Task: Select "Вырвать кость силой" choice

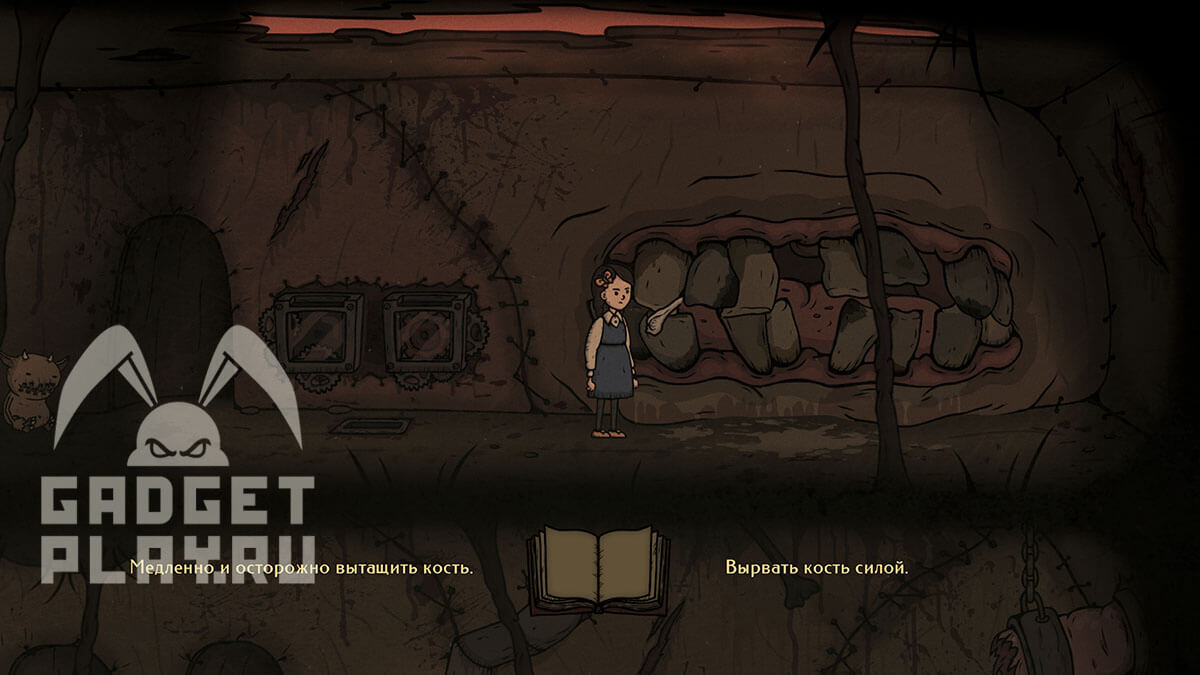Action: pyautogui.click(x=817, y=568)
